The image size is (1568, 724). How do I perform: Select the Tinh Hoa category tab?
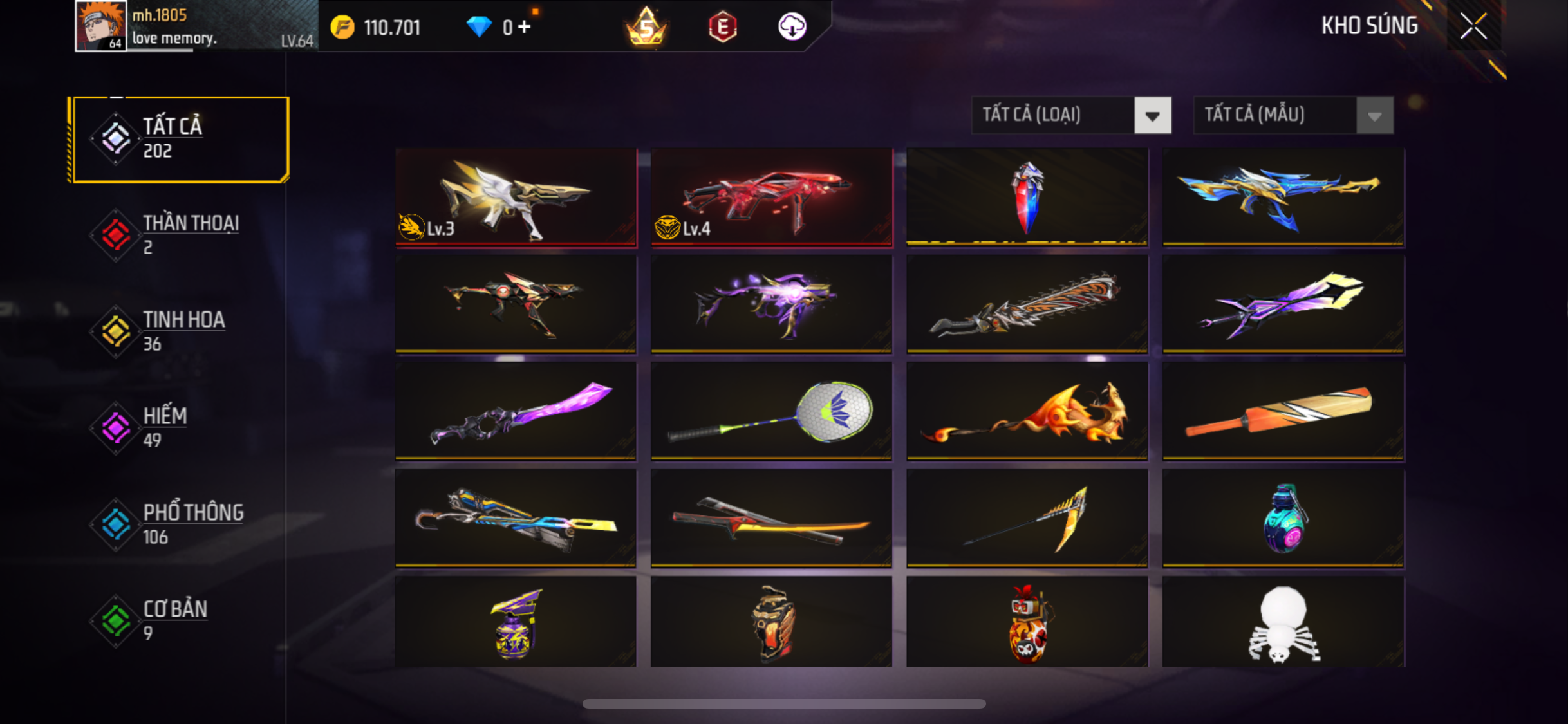click(x=179, y=331)
